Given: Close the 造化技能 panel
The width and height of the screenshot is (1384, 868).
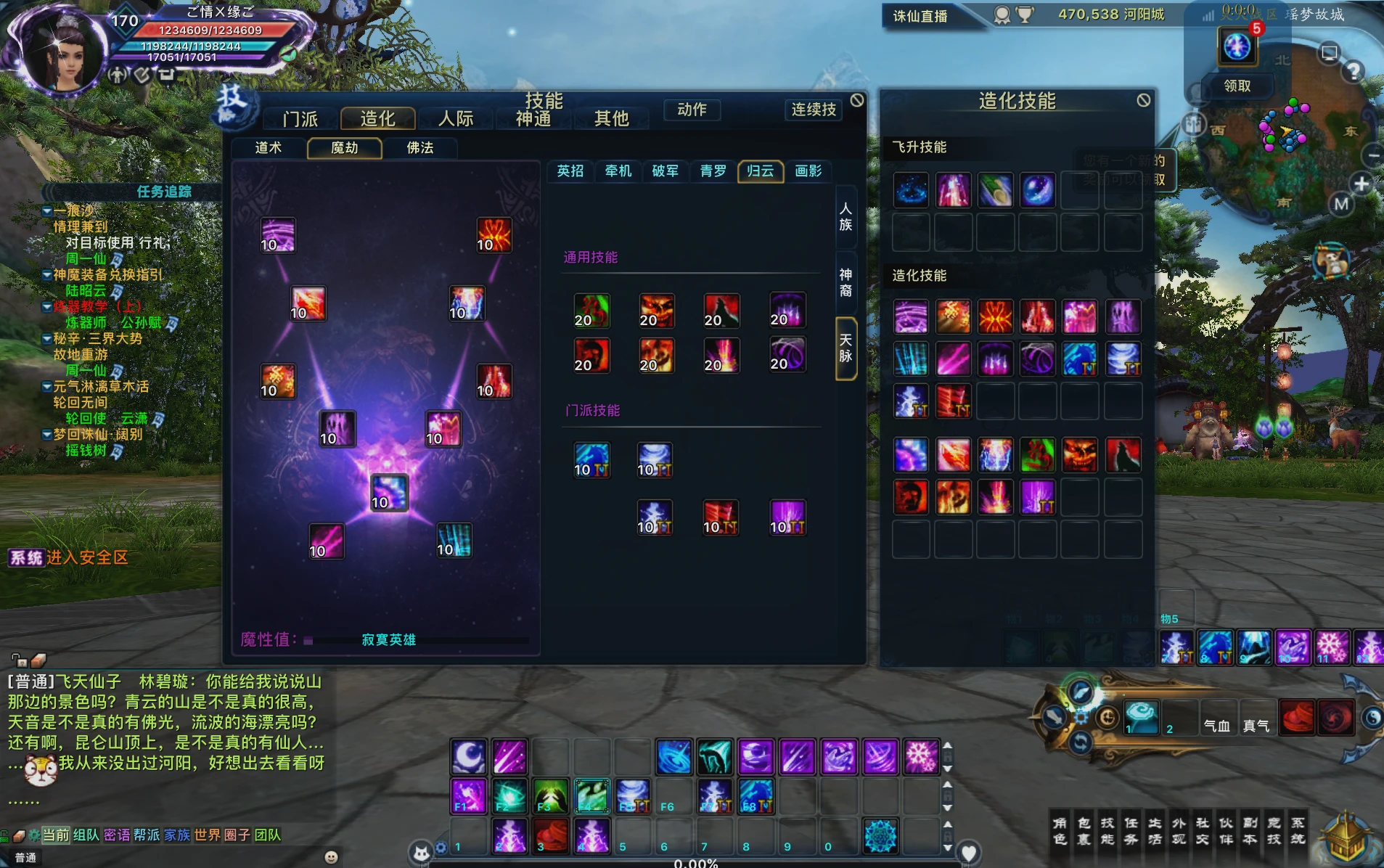Looking at the screenshot, I should pyautogui.click(x=1144, y=100).
